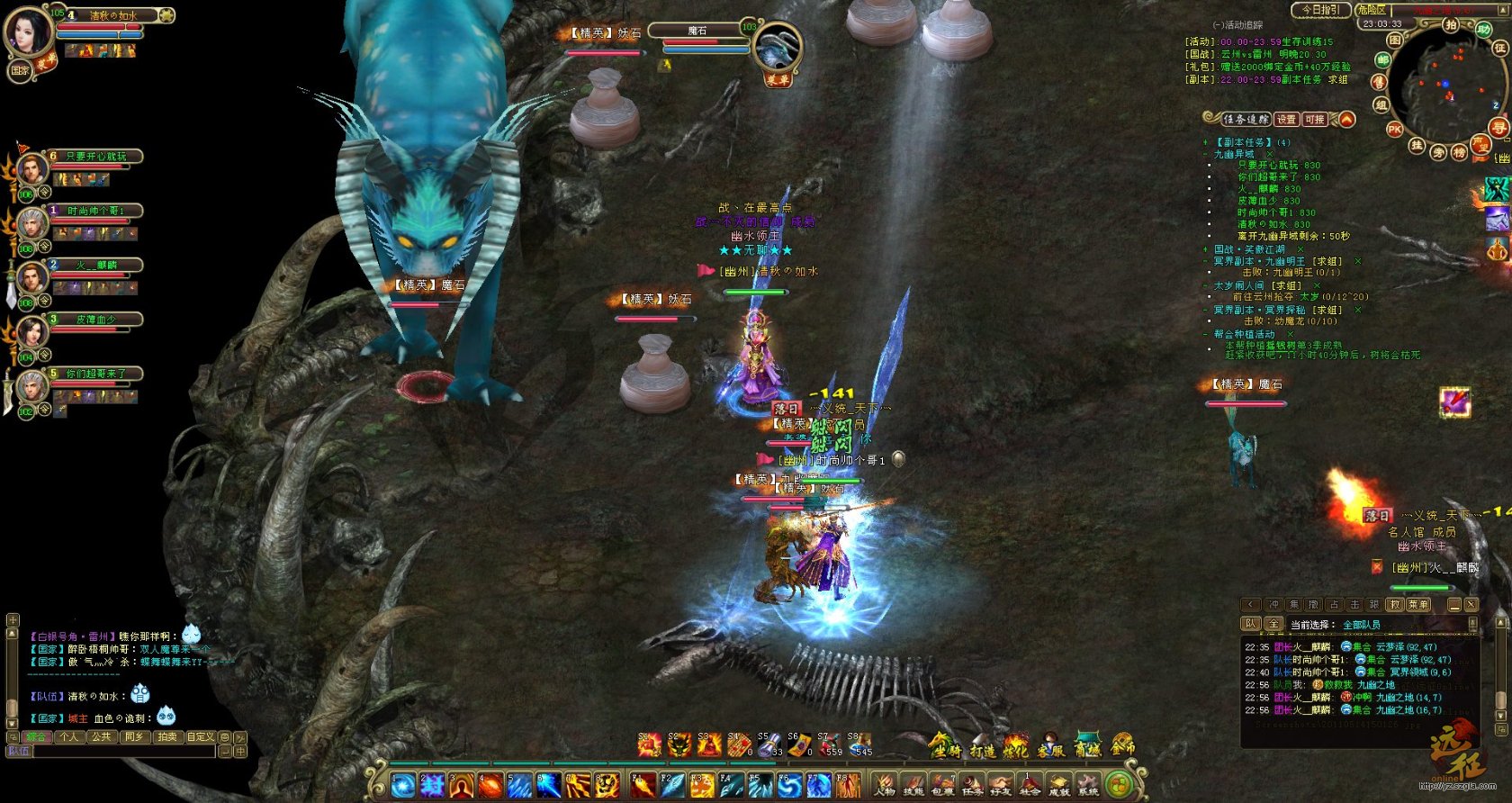The width and height of the screenshot is (1512, 803).
Task: Open the 邮 mail button
Action: click(1382, 59)
